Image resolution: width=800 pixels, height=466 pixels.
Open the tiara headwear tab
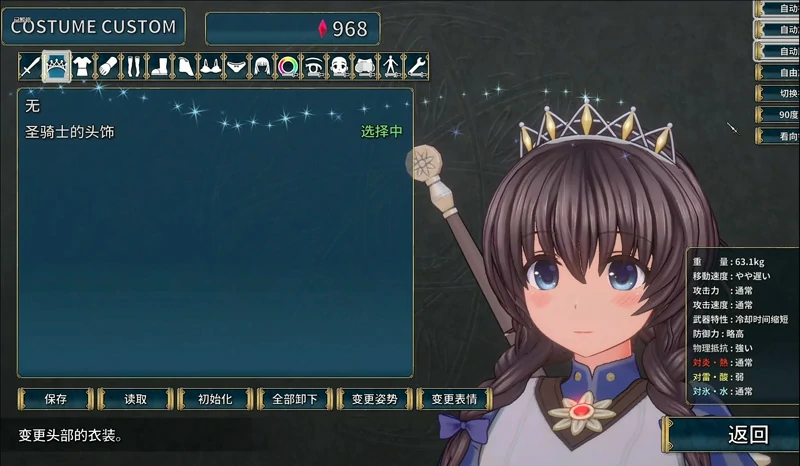(x=56, y=66)
